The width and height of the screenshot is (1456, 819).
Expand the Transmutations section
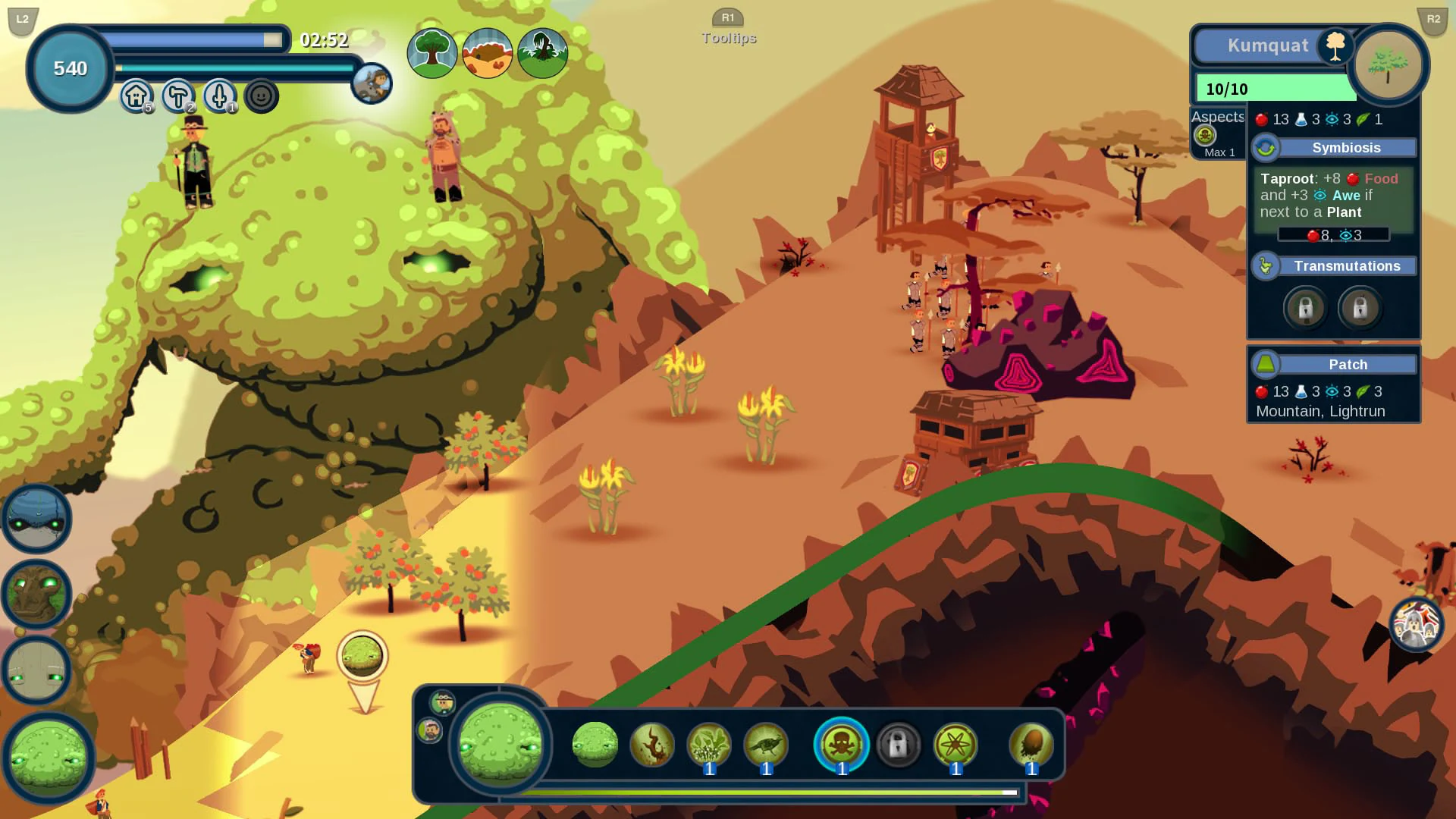click(1348, 266)
